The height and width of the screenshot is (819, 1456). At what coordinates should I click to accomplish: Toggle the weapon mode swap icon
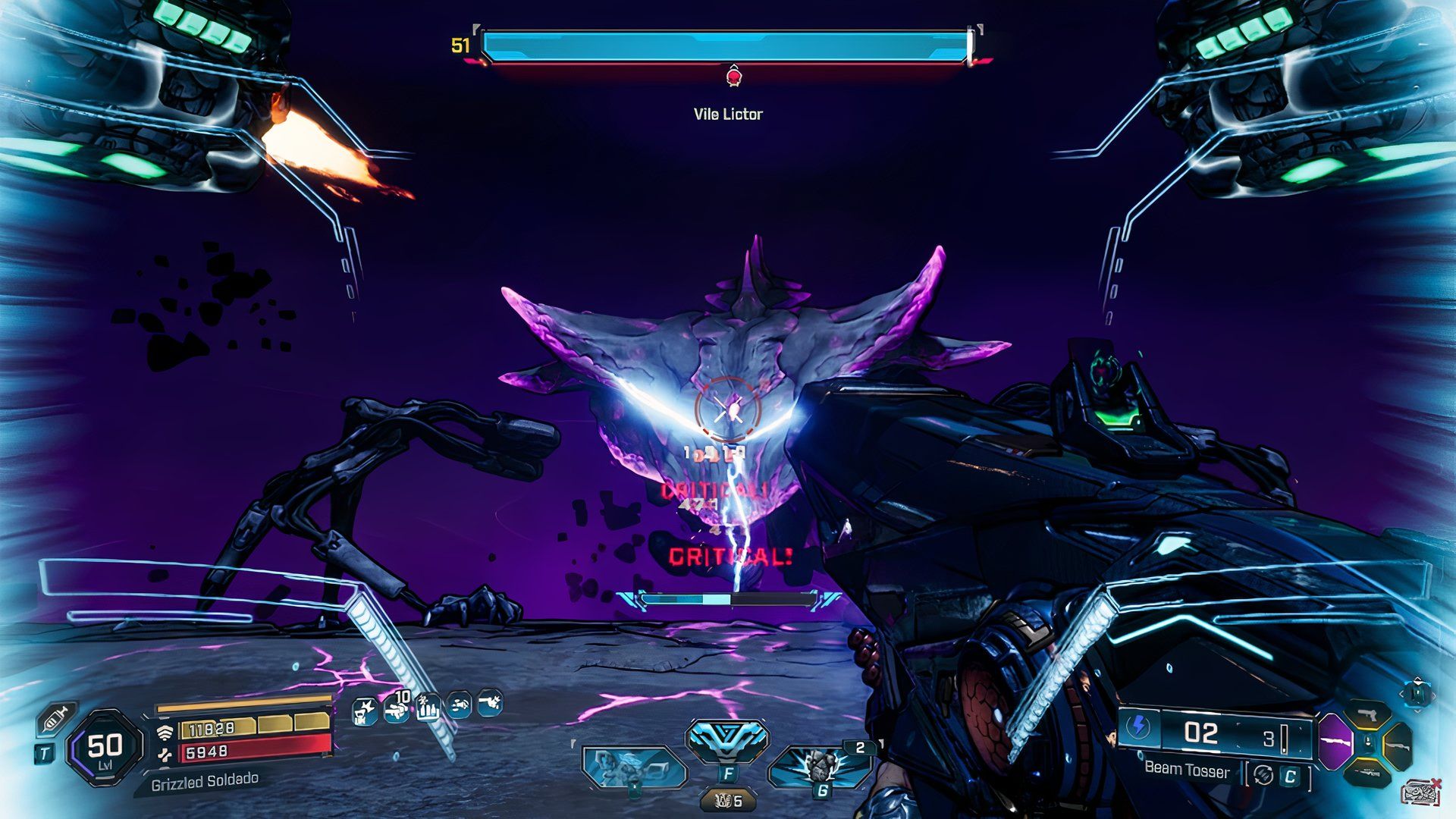coord(1263,775)
